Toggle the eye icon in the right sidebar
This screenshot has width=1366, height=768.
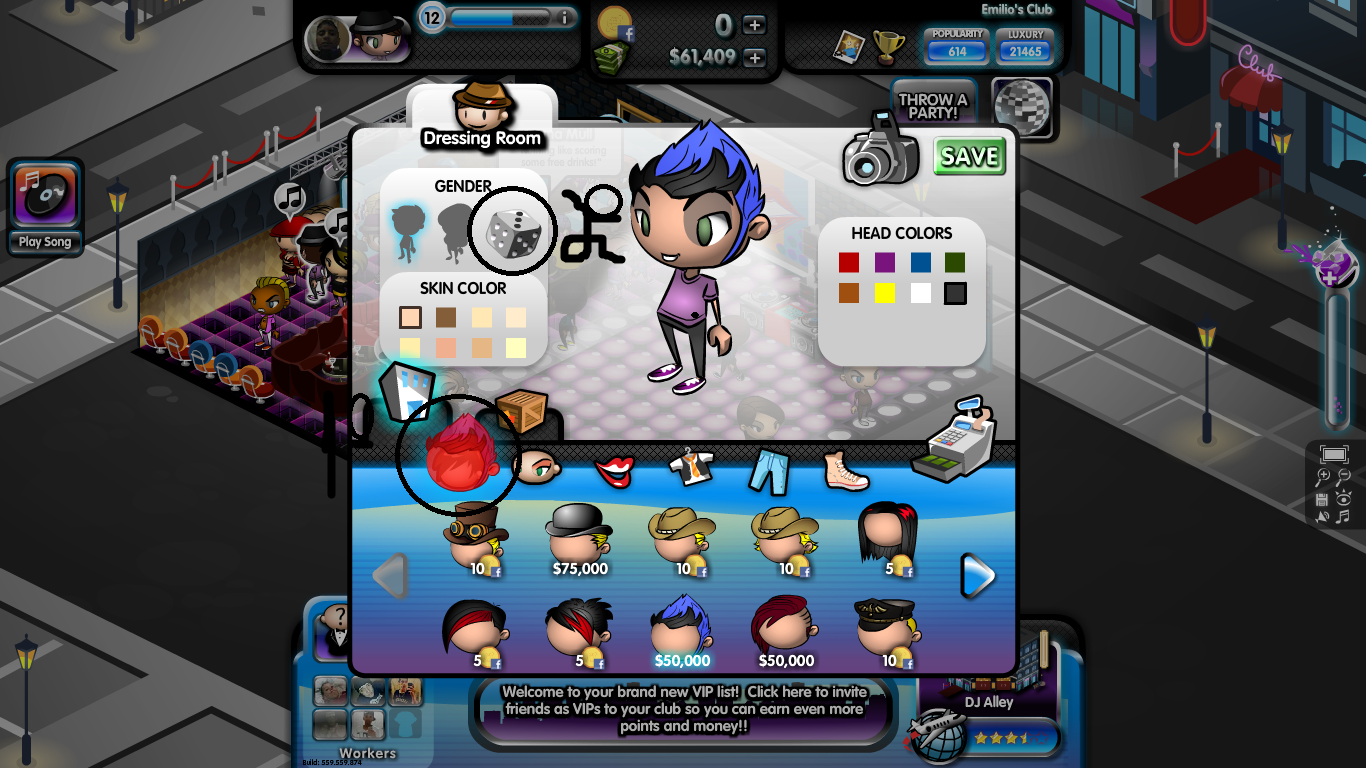click(x=1345, y=497)
